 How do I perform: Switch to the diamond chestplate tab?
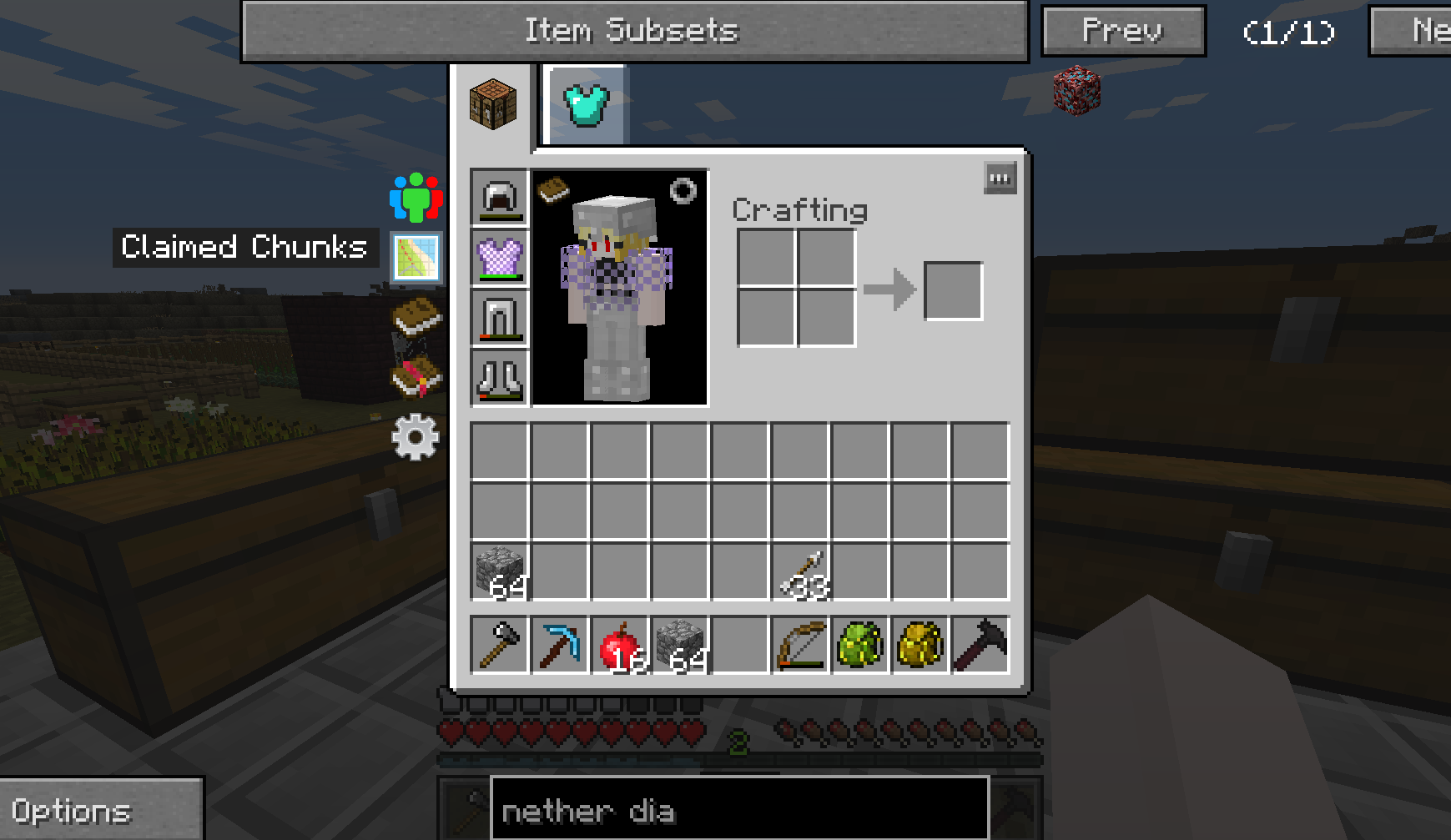coord(585,102)
